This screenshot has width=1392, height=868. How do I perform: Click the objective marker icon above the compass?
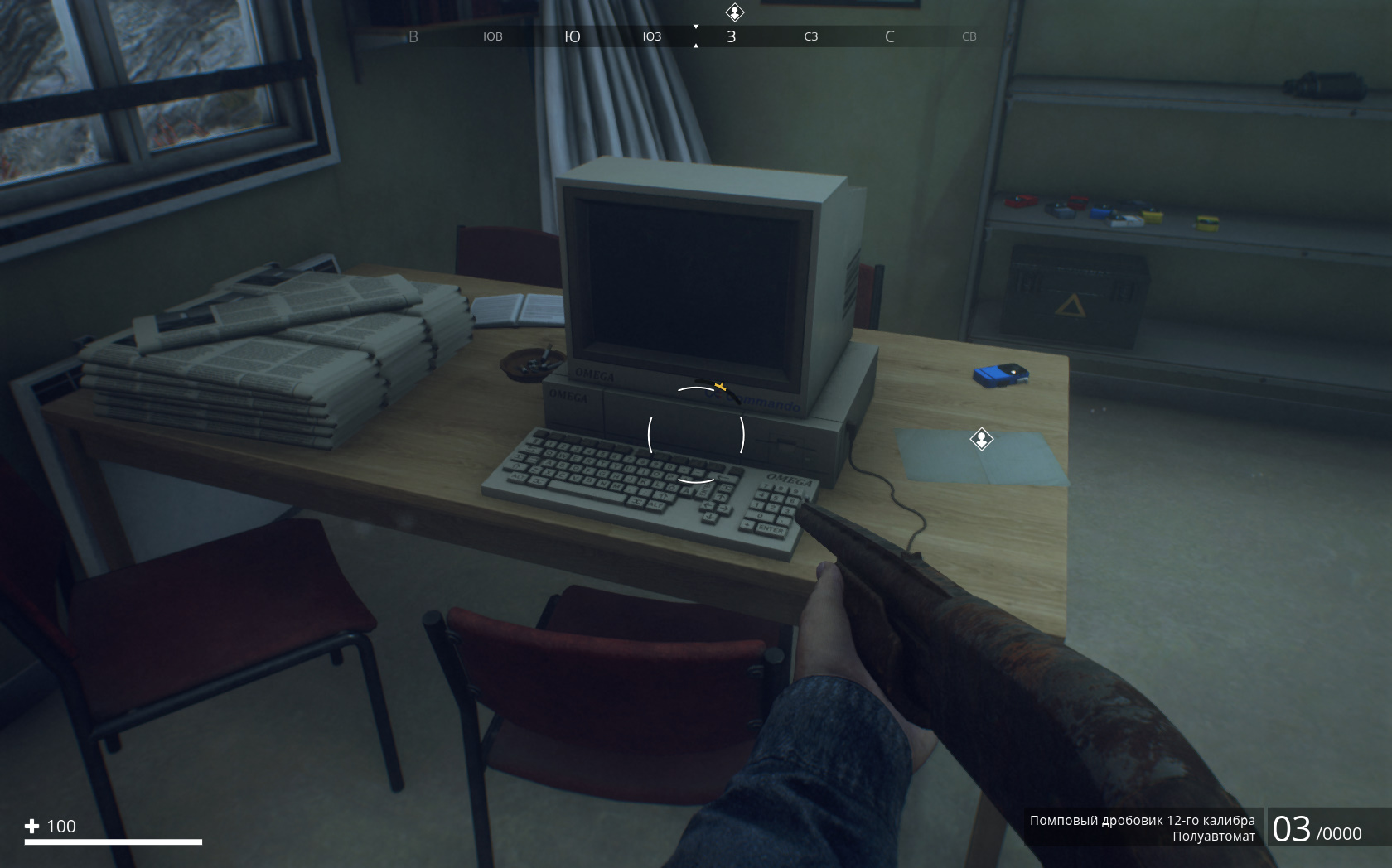click(734, 12)
